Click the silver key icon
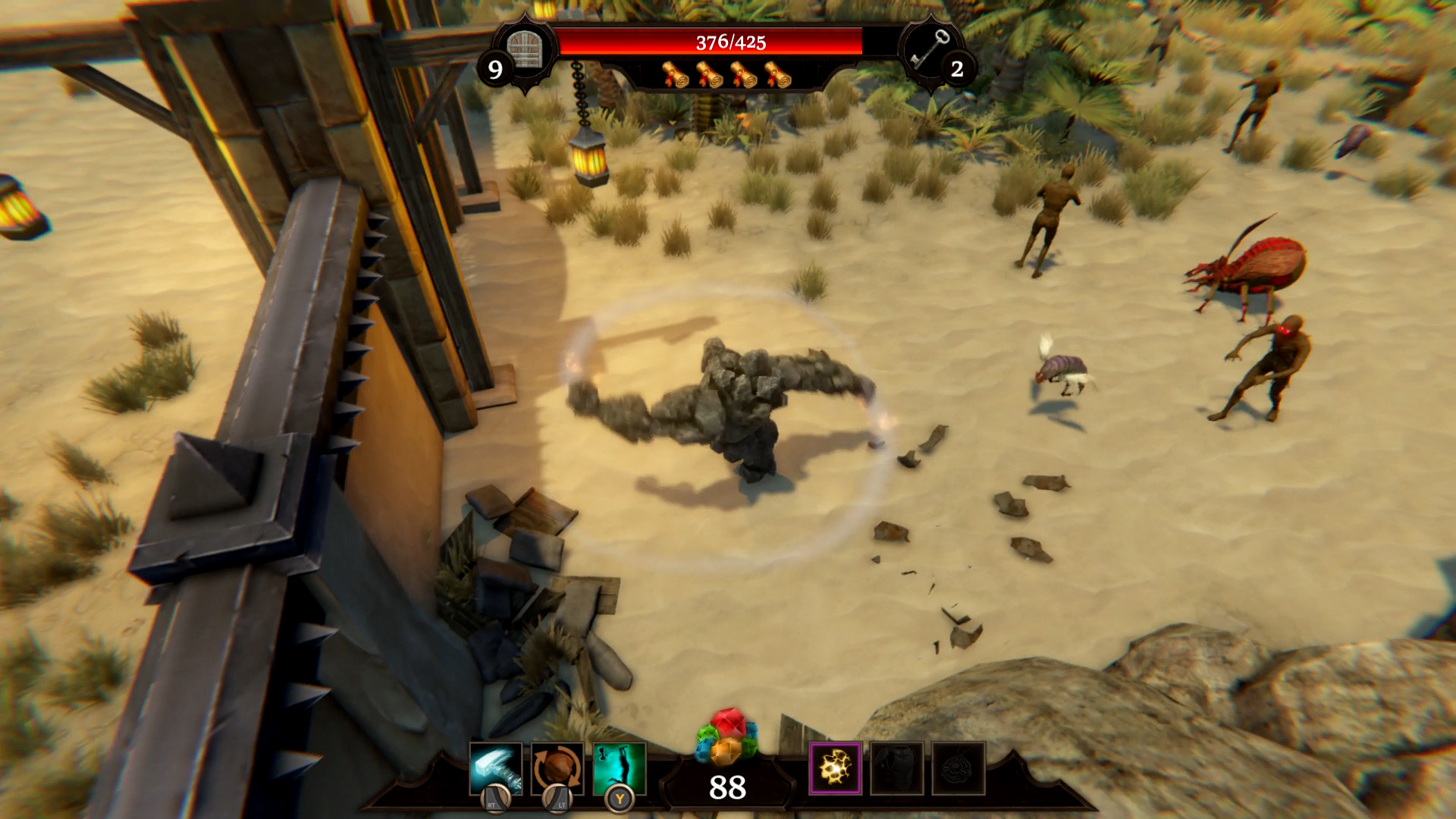Image resolution: width=1456 pixels, height=819 pixels. 930,49
